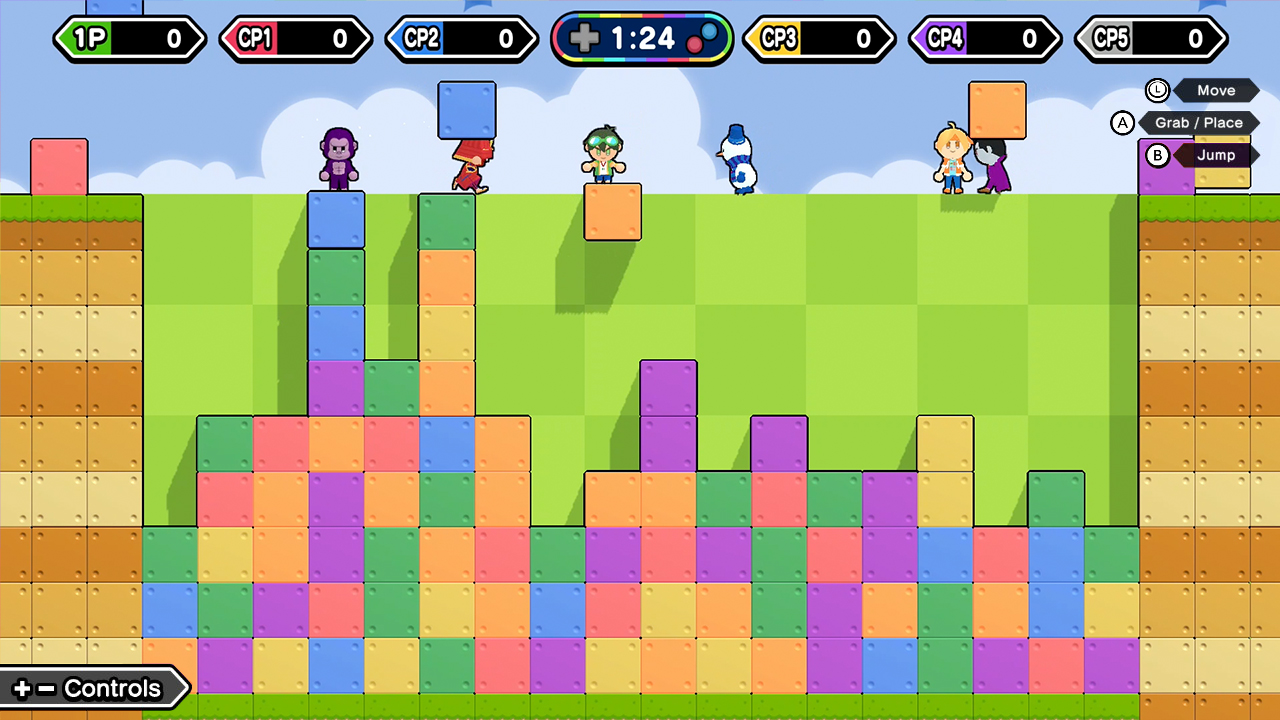Image resolution: width=1280 pixels, height=720 pixels.
Task: Select the CP5 gray score indicator
Action: 1151,39
